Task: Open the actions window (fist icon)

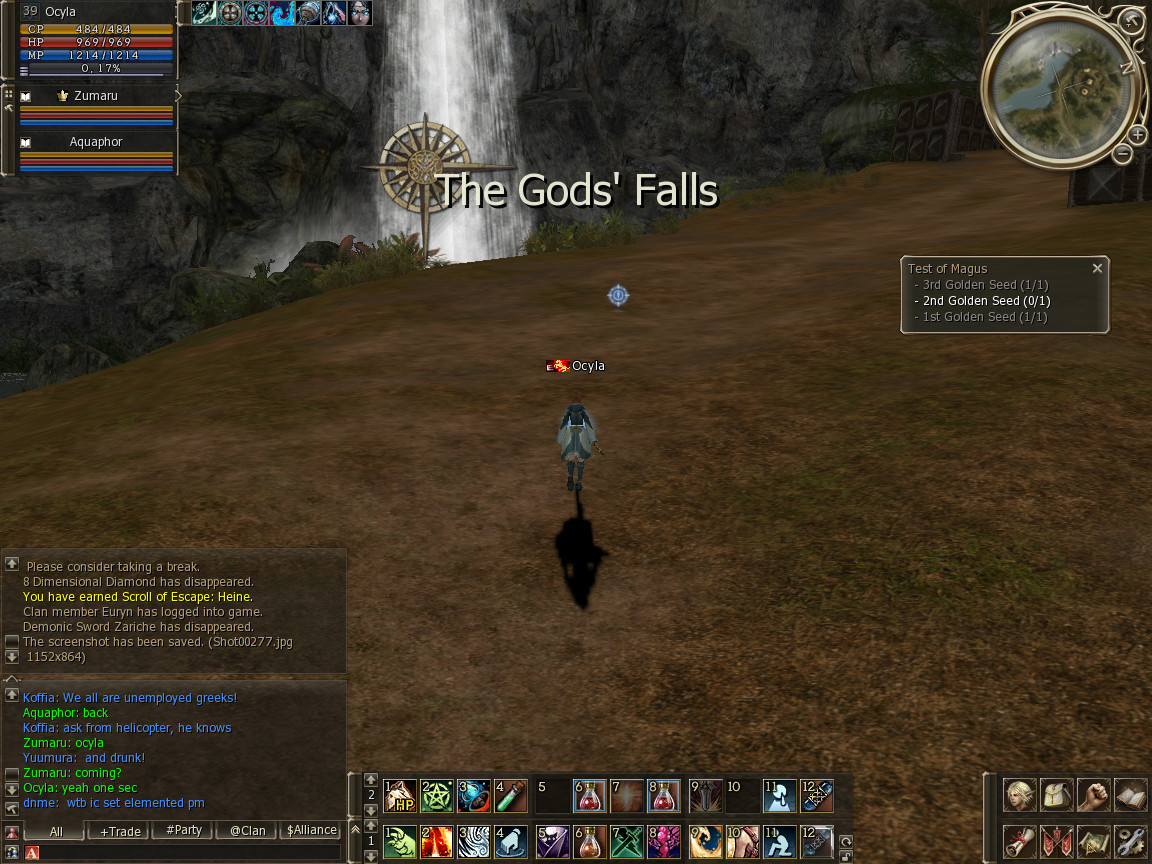Action: (1094, 796)
